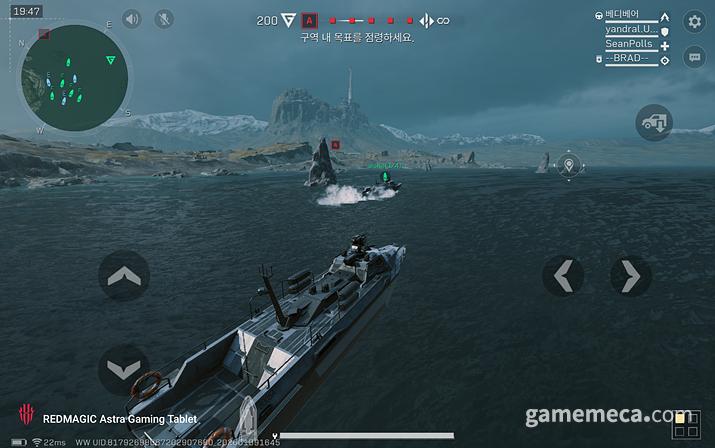Select squad member --BRAD--
This screenshot has width=715, height=448.
[628, 59]
